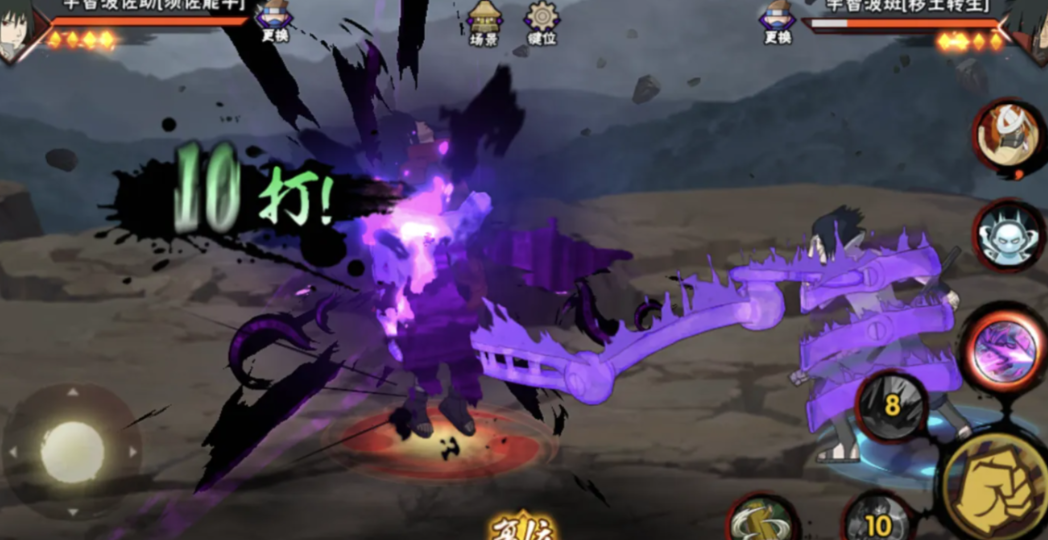The image size is (1048, 540).
Task: Hit the golden fist basic attack button
Action: coord(993,485)
